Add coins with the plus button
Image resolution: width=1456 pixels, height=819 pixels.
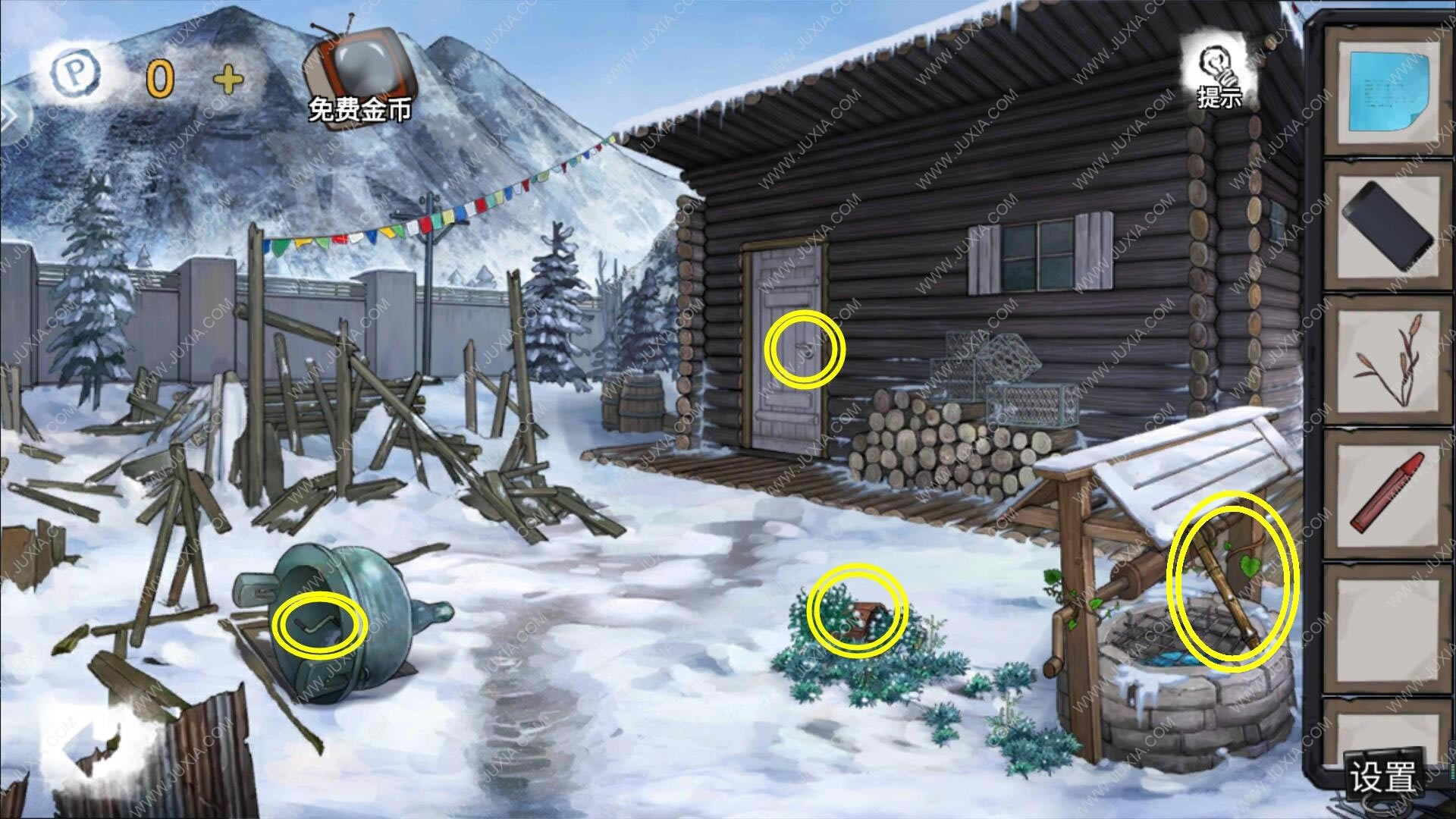click(x=228, y=78)
